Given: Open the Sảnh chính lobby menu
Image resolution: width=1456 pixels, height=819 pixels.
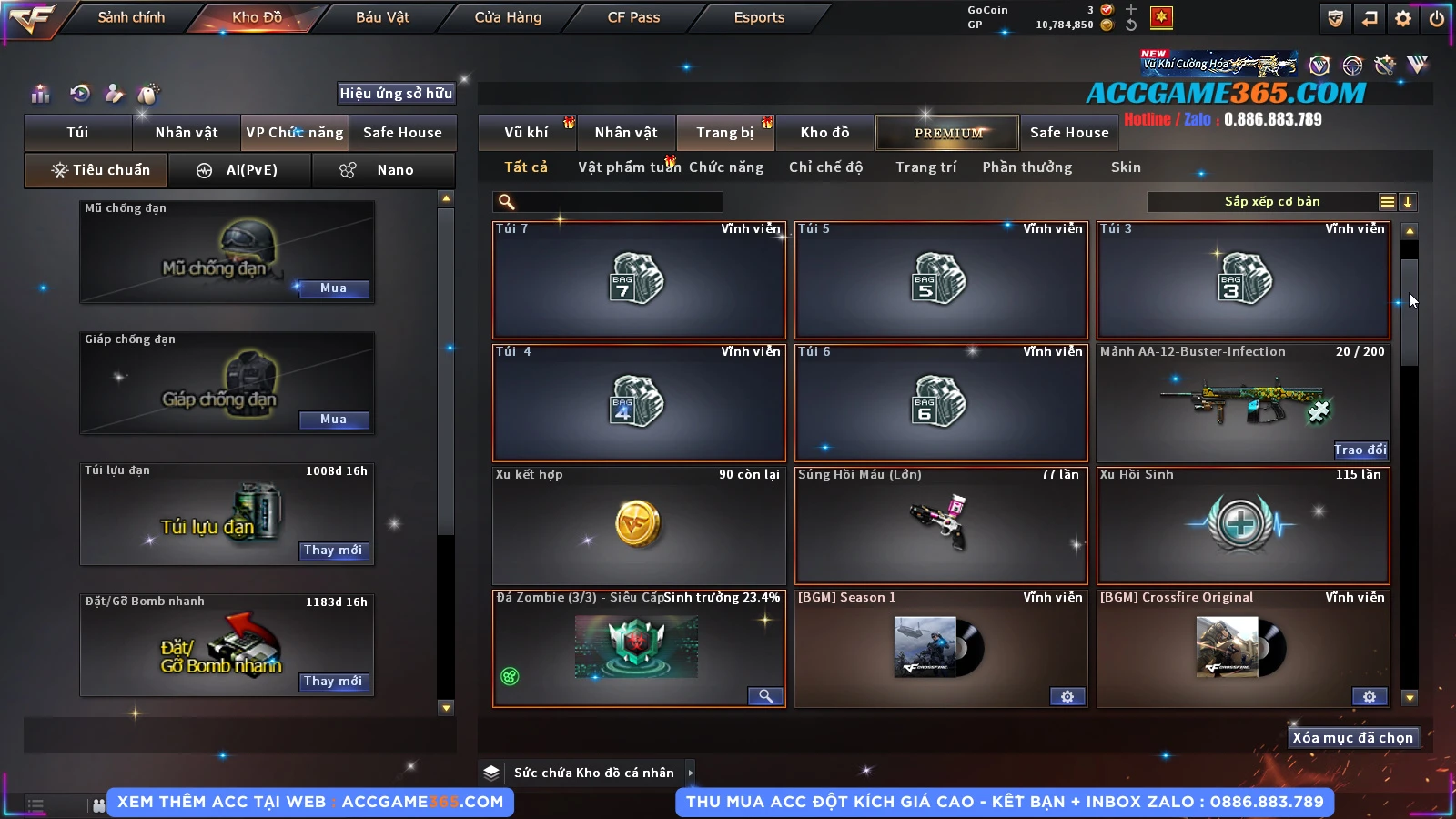Looking at the screenshot, I should coord(131,17).
